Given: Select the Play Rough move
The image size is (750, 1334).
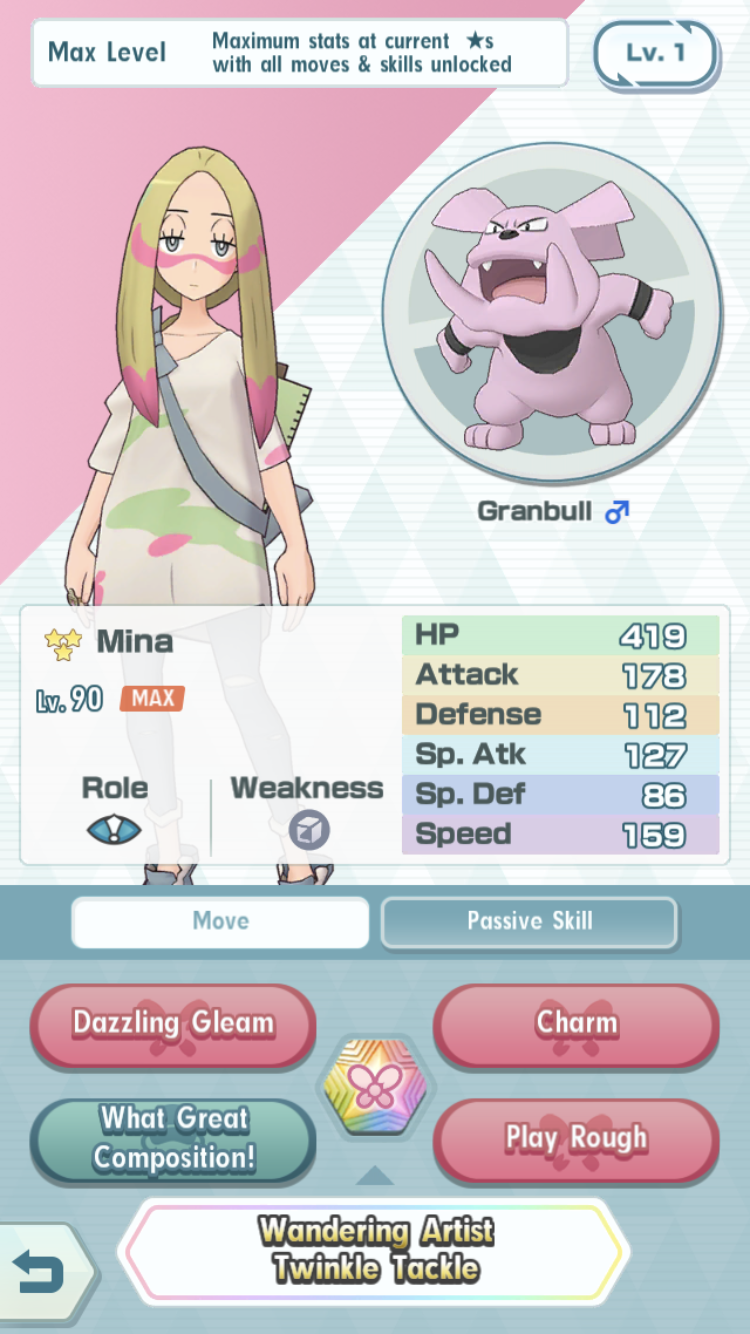Looking at the screenshot, I should [x=576, y=1139].
